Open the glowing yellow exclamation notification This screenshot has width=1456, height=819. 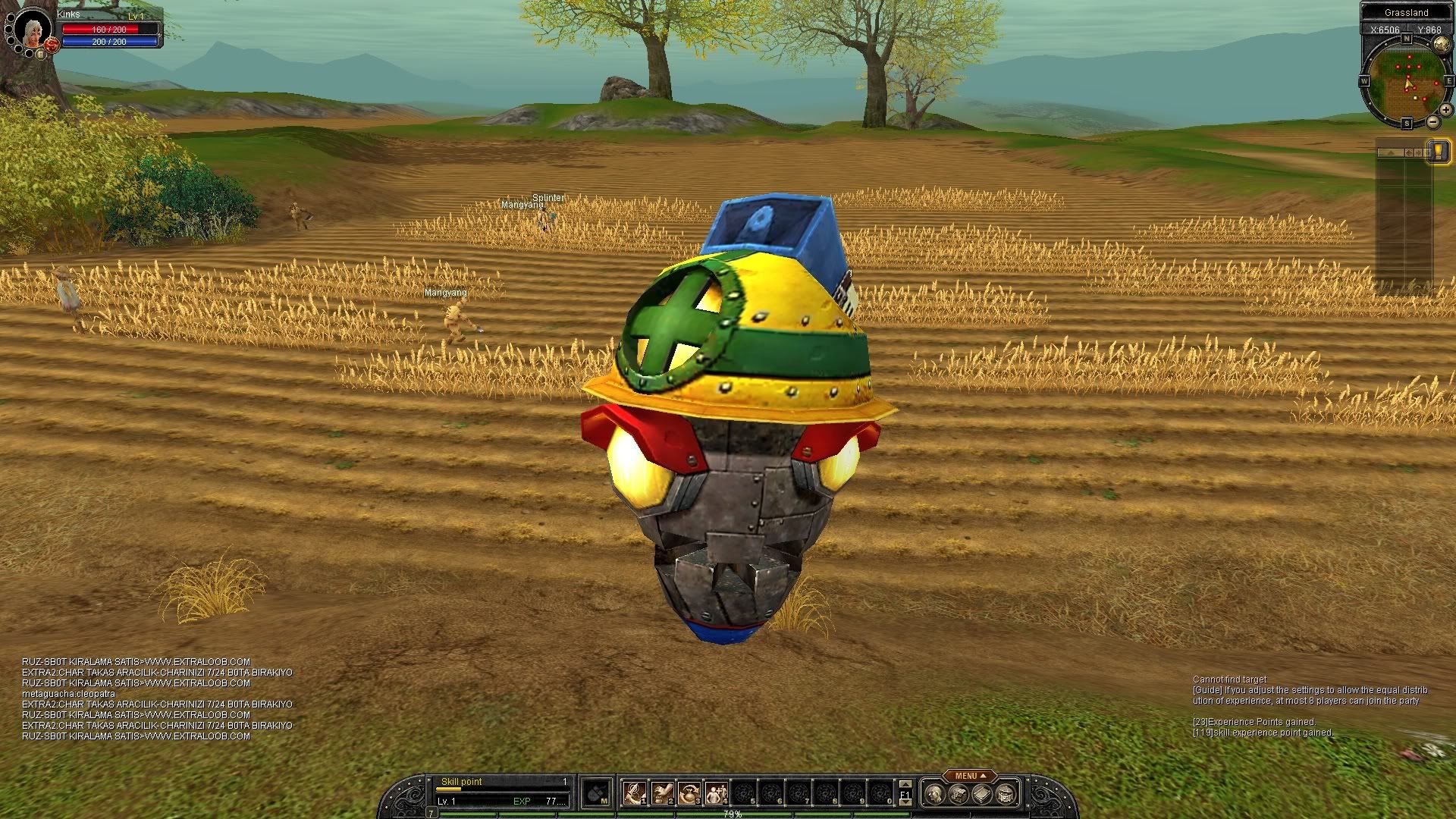tap(1438, 150)
